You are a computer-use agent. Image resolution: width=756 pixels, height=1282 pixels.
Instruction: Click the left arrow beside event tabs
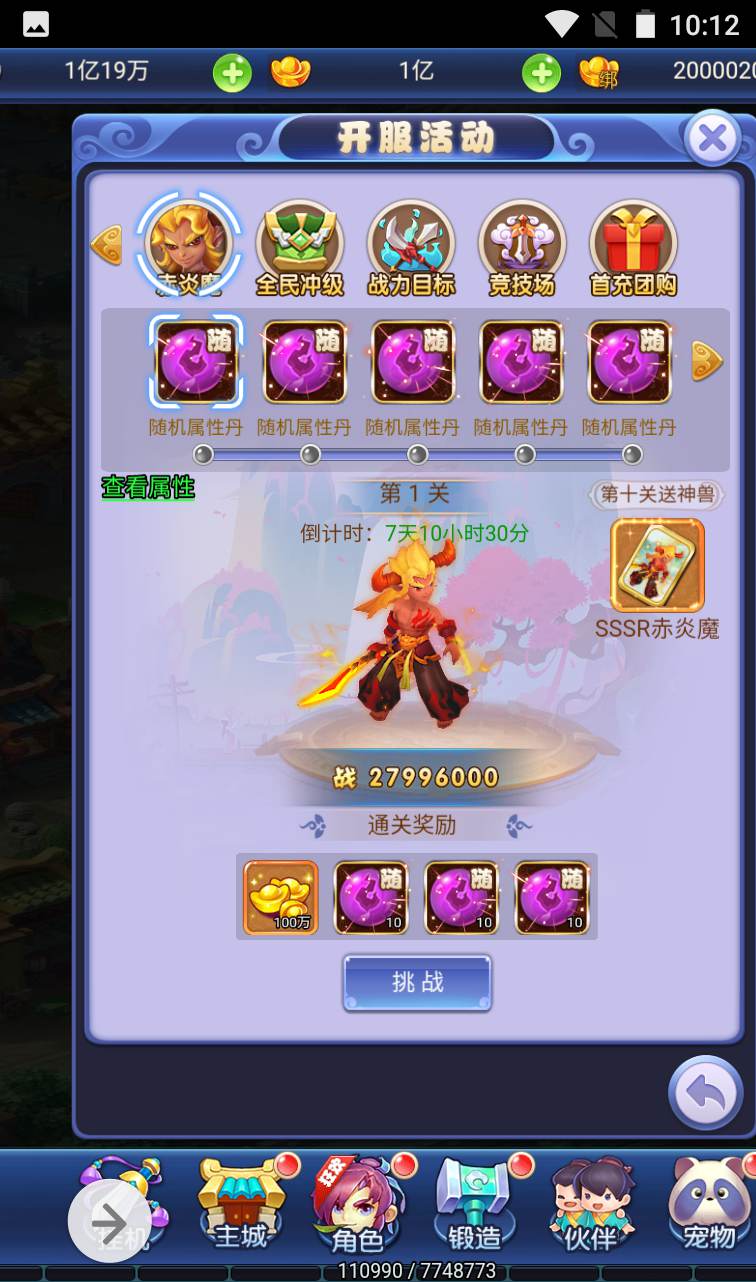tap(106, 245)
